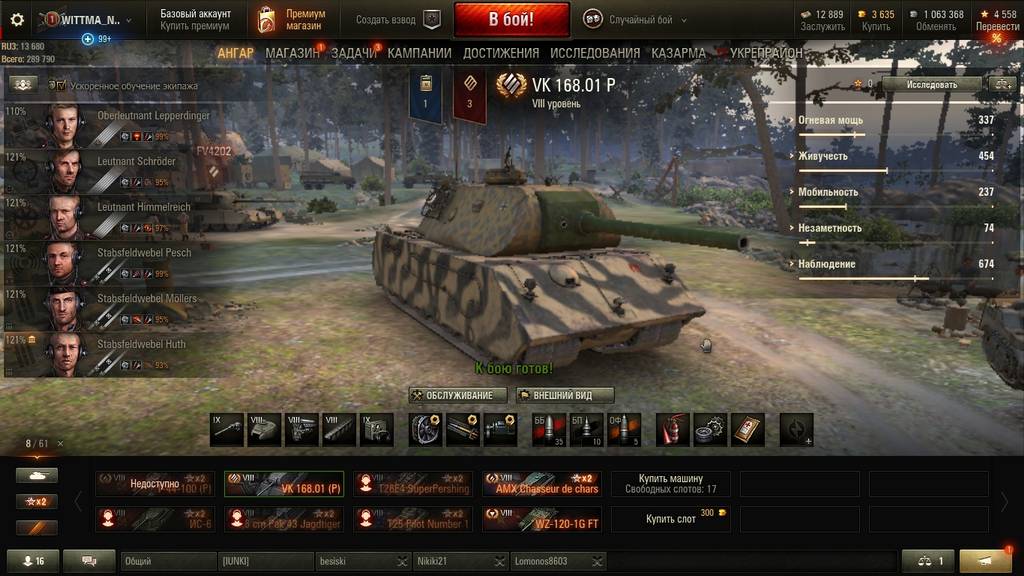Click the Создать взвод button
Screen dimensions: 1024x576
(397, 19)
